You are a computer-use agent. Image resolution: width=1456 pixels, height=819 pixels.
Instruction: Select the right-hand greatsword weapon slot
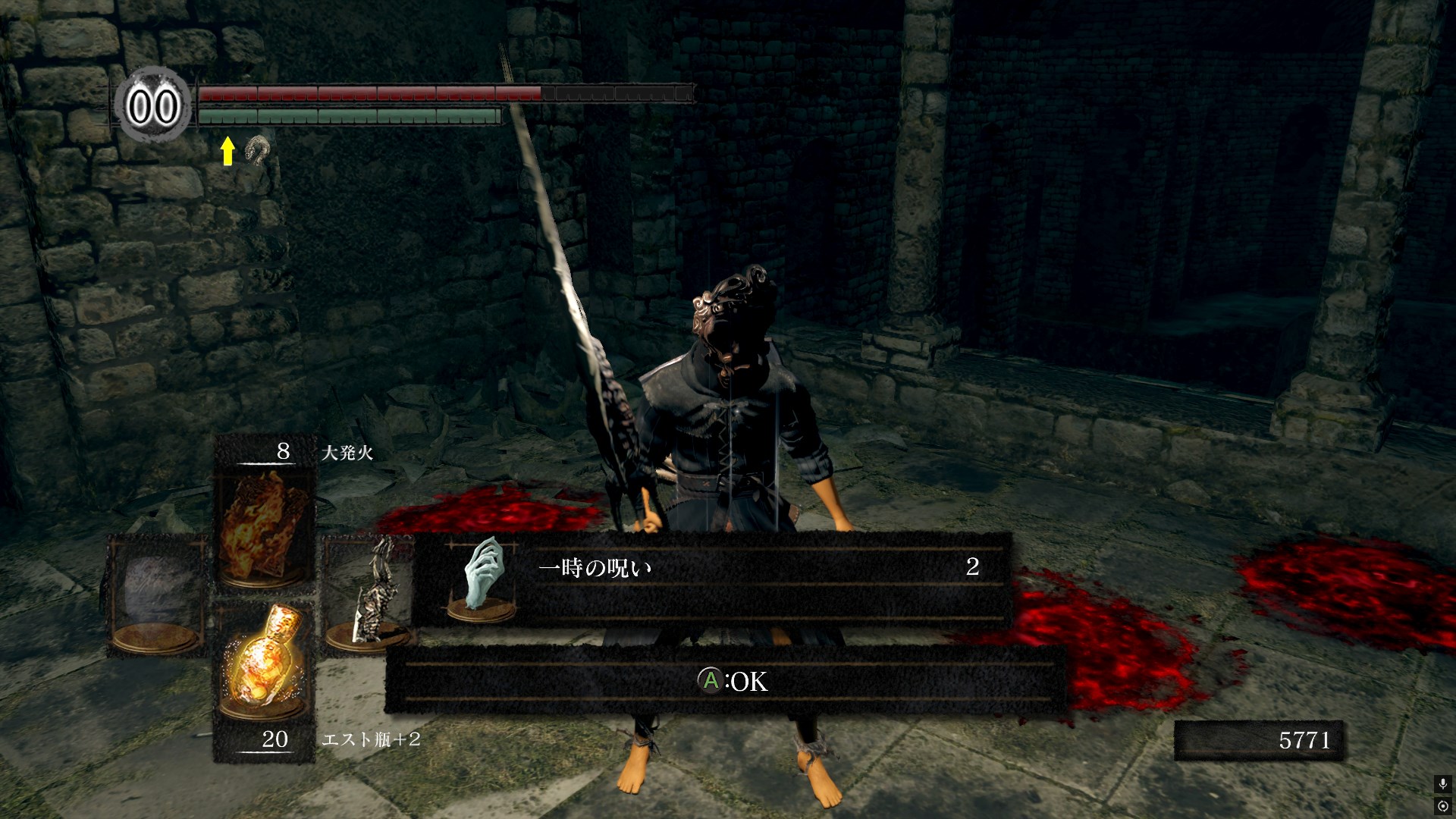tap(369, 595)
